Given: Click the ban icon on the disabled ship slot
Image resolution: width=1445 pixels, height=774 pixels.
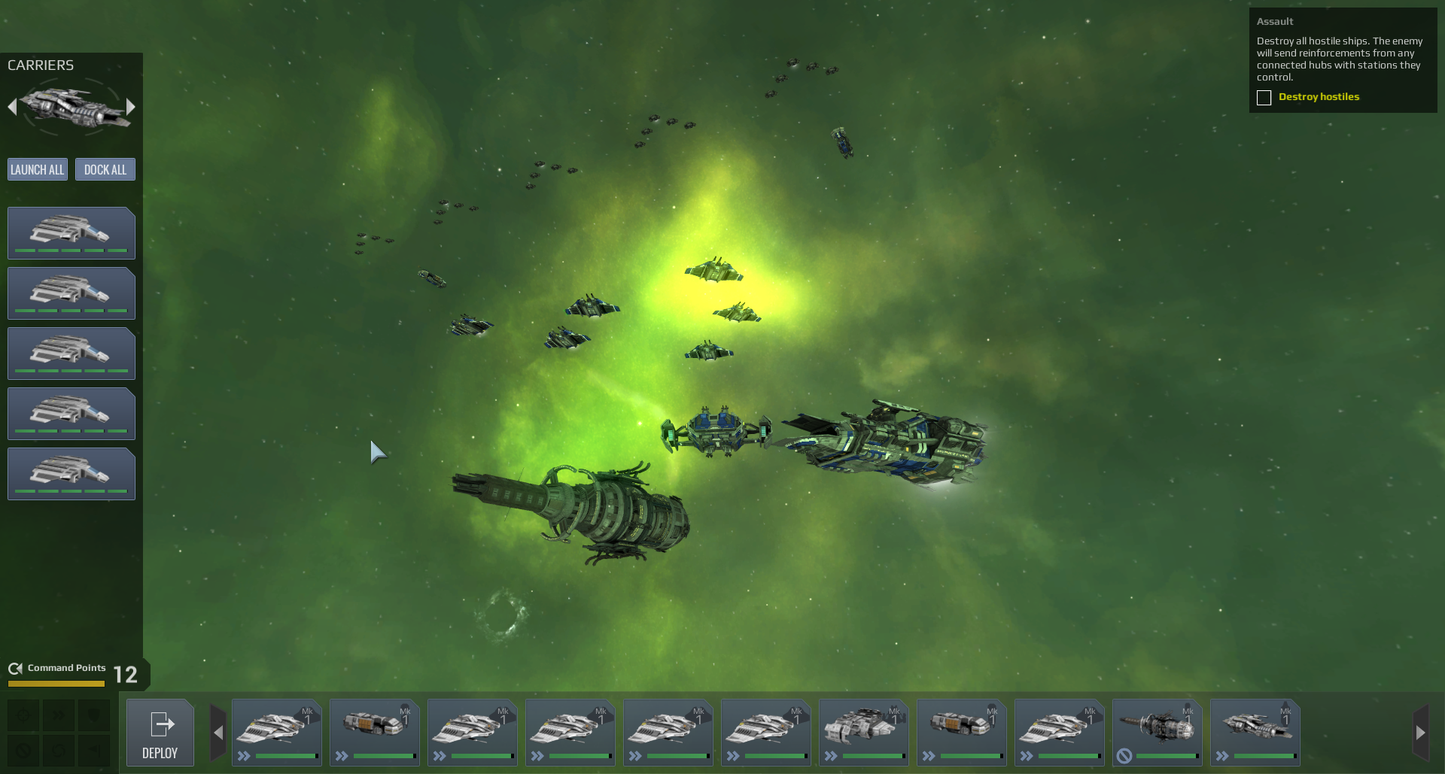Looking at the screenshot, I should [x=1125, y=755].
